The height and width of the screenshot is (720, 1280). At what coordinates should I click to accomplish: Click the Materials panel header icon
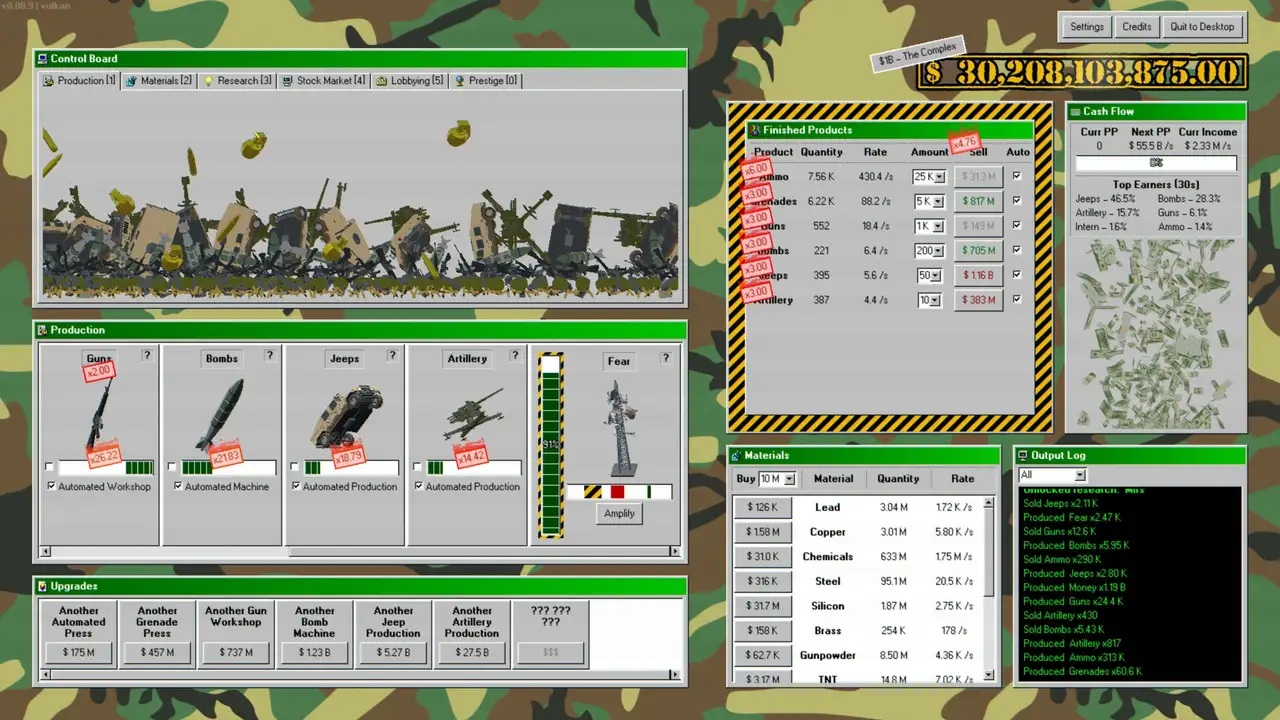[x=734, y=455]
